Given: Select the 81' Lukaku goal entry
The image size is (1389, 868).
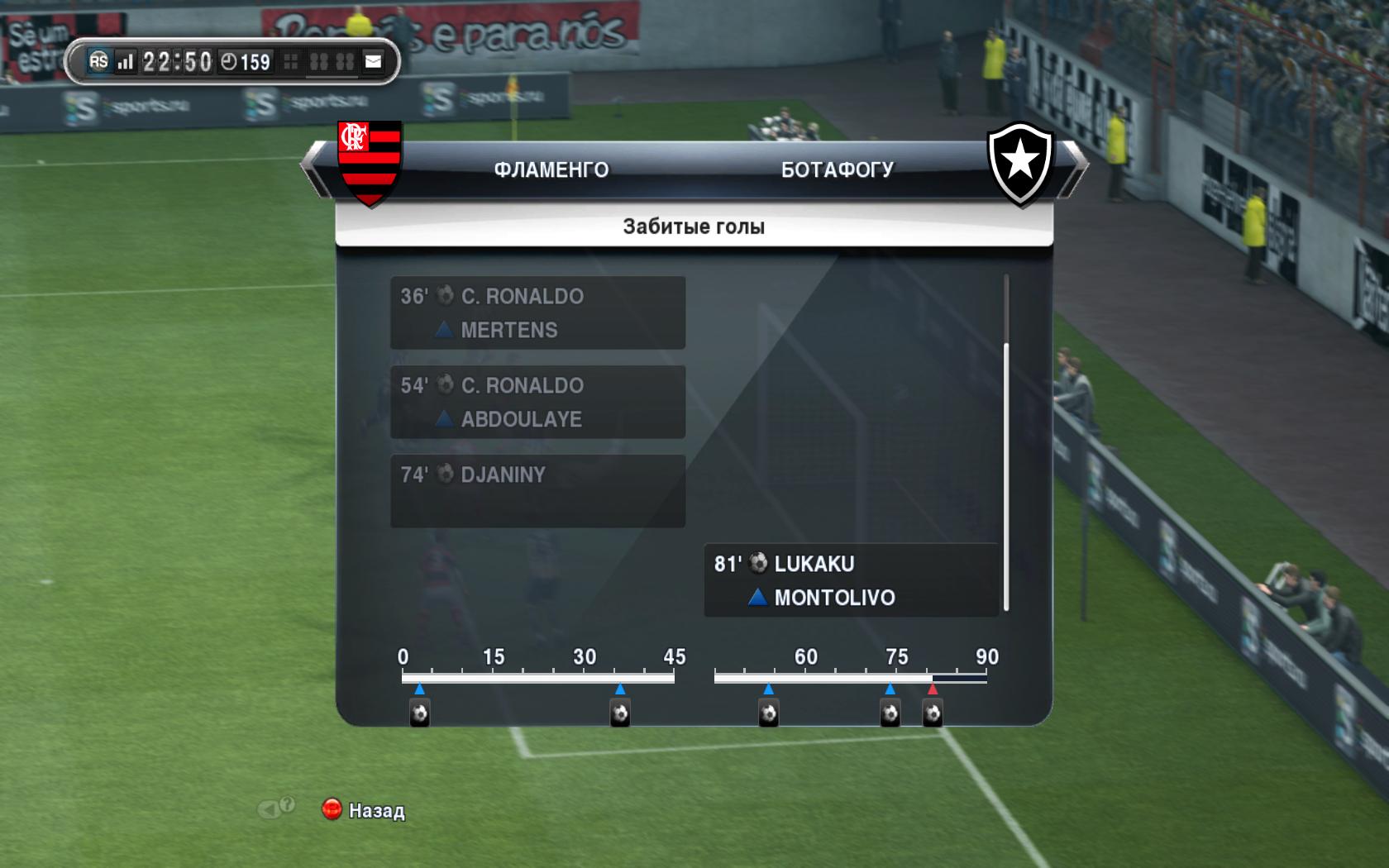Looking at the screenshot, I should pos(851,580).
